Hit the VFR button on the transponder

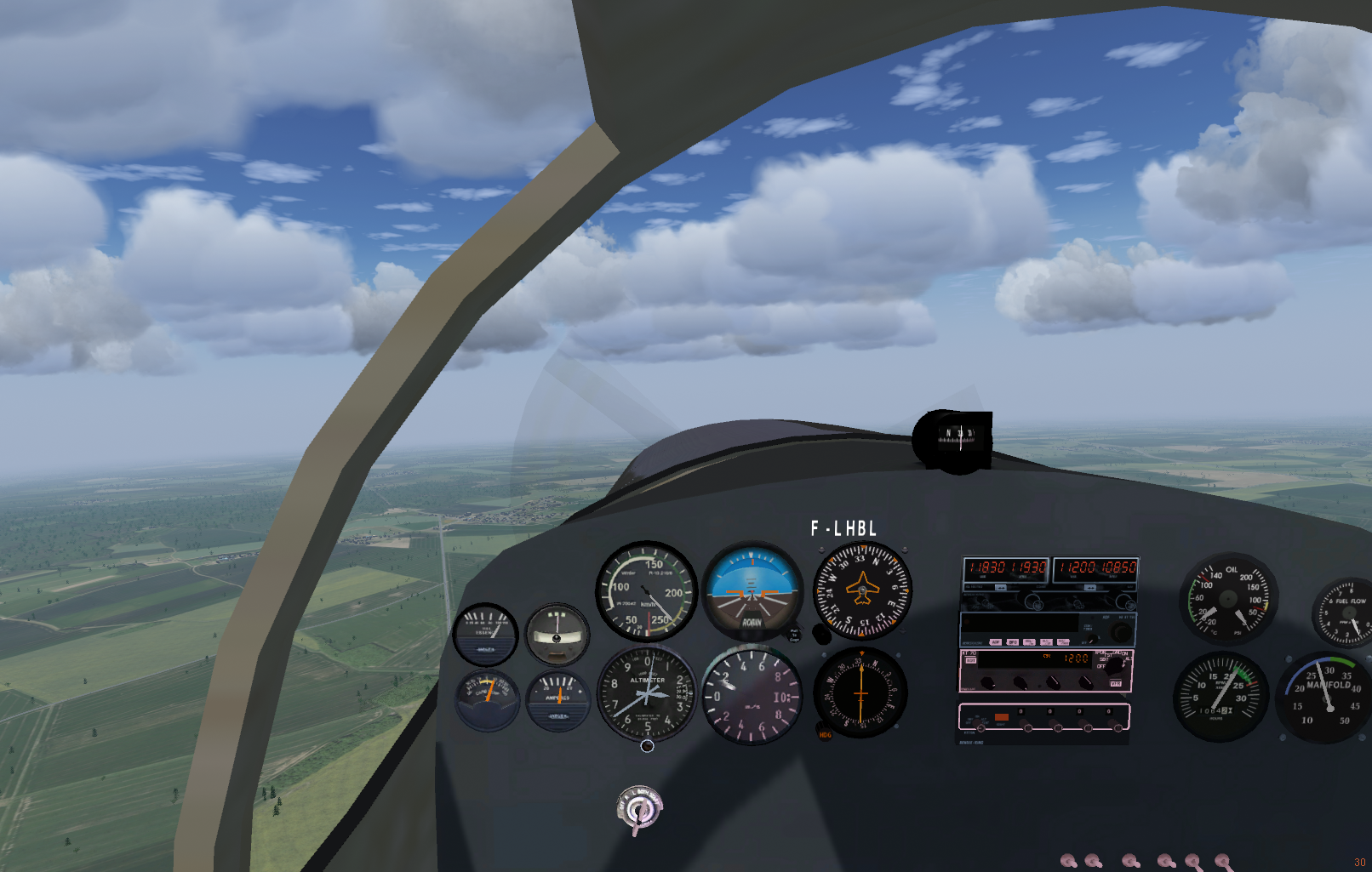click(x=1115, y=684)
